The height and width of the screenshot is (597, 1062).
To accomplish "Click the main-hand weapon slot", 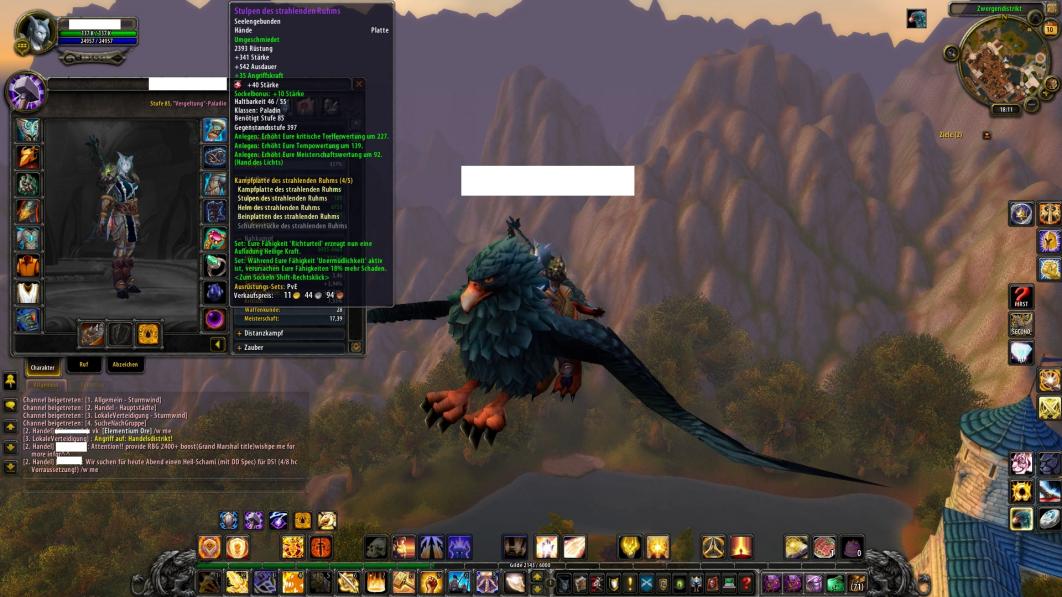I will (x=92, y=333).
